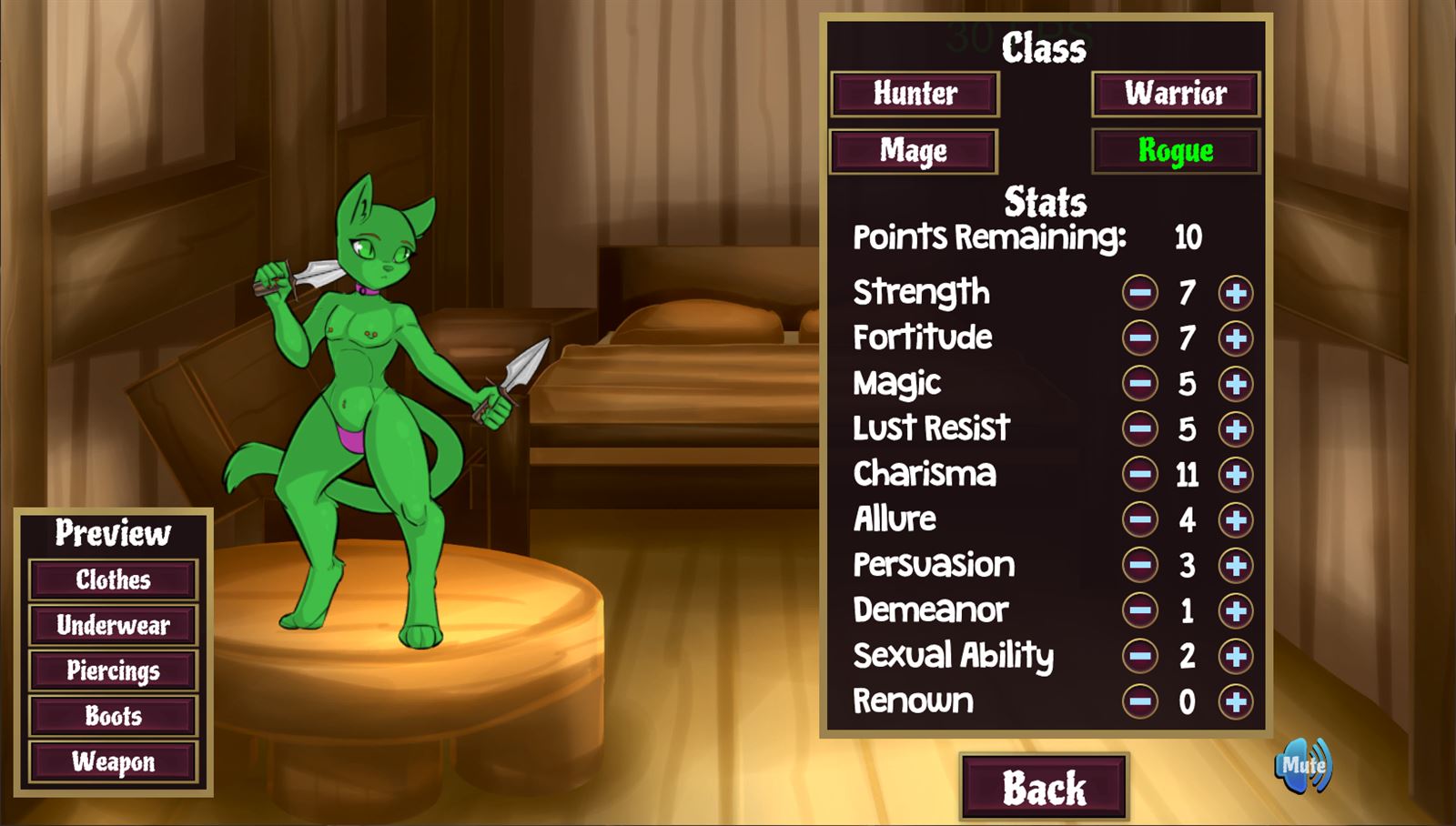Show the Clothes preview
1456x826 pixels.
[113, 579]
